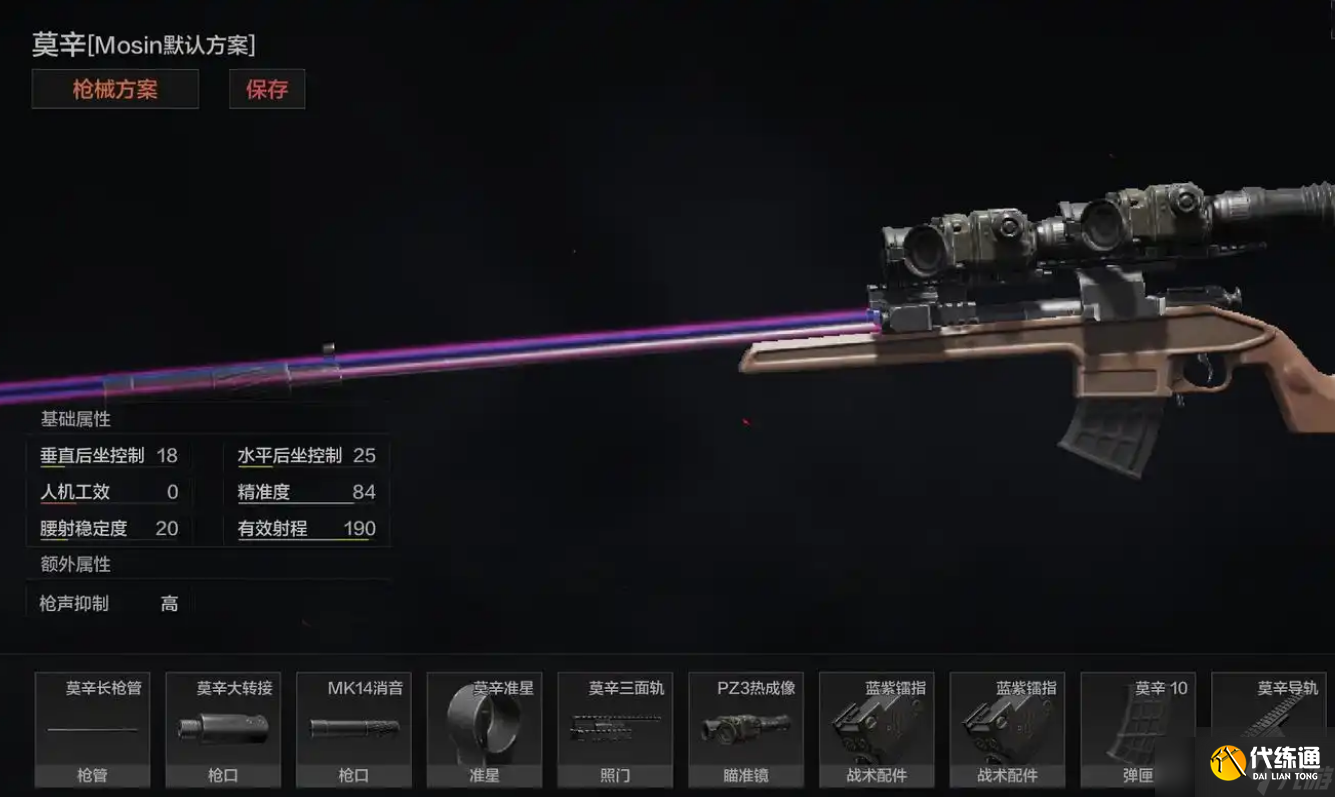Click the 保存 save button
This screenshot has height=797, width=1335.
point(267,89)
